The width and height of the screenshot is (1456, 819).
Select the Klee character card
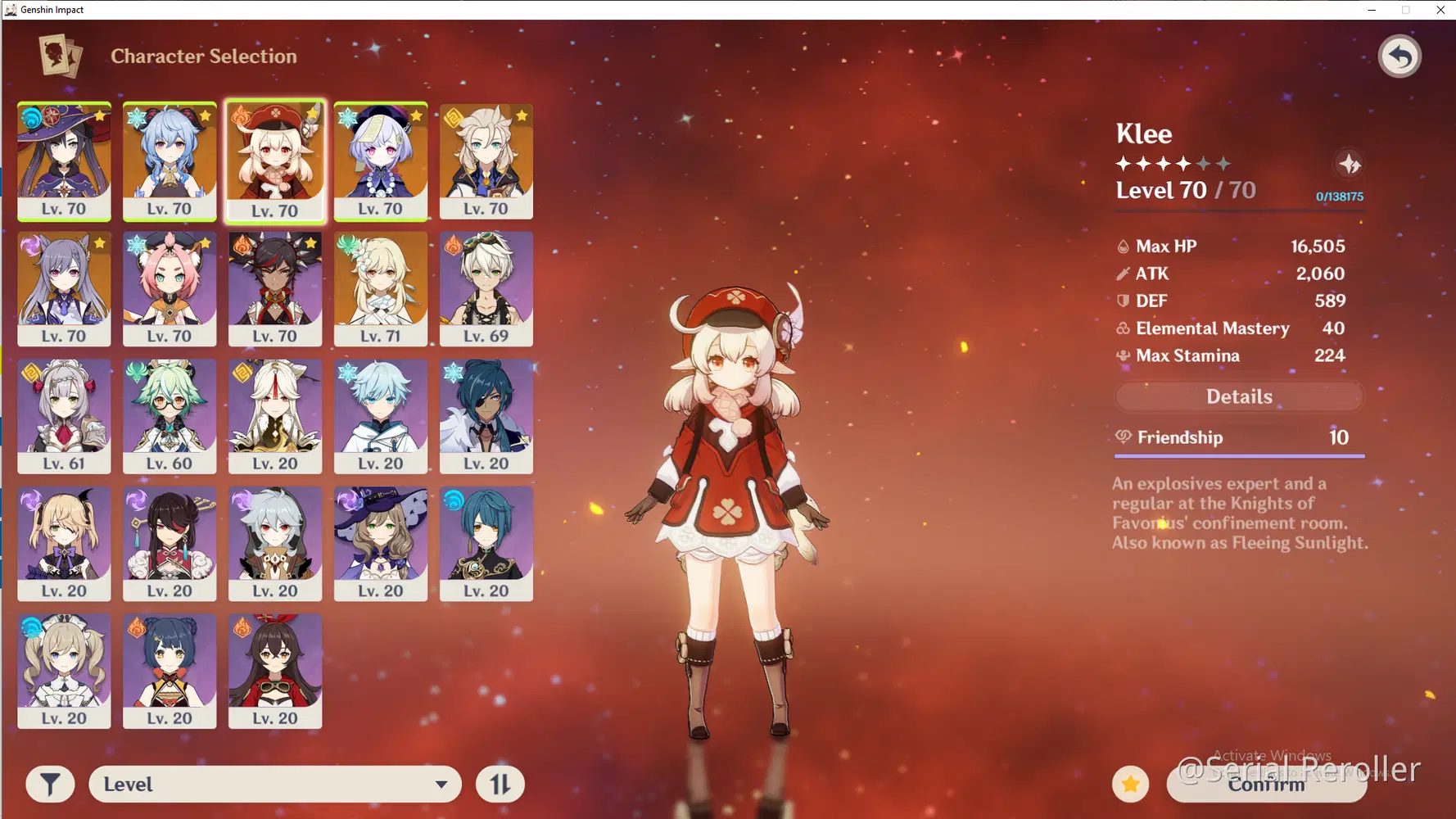275,161
